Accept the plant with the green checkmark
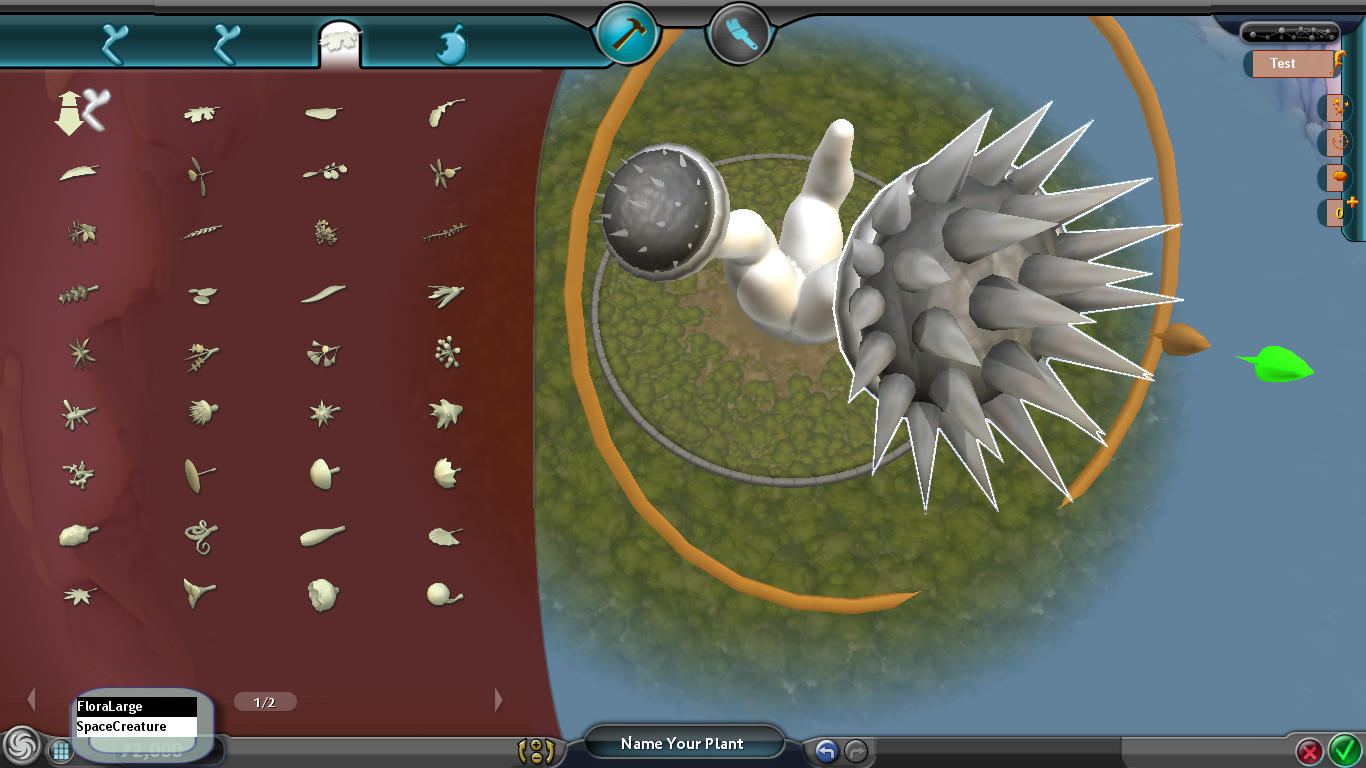 (x=1344, y=749)
